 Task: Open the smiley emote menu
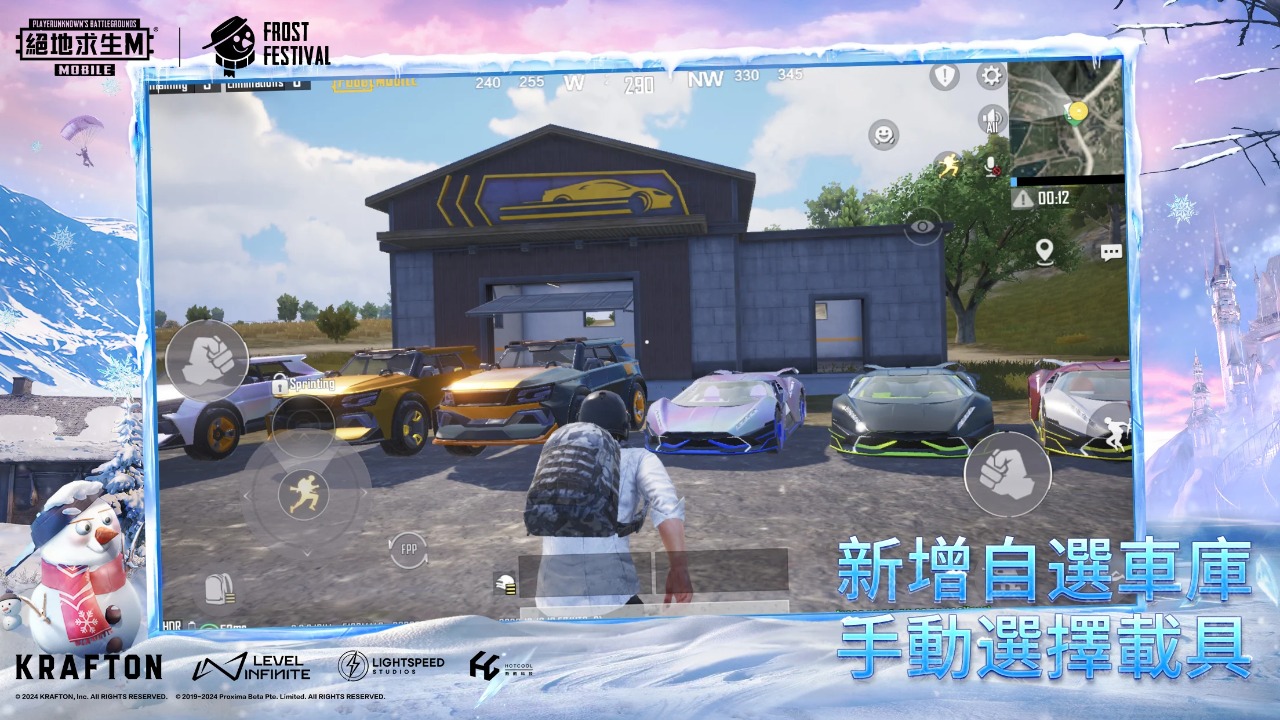883,134
